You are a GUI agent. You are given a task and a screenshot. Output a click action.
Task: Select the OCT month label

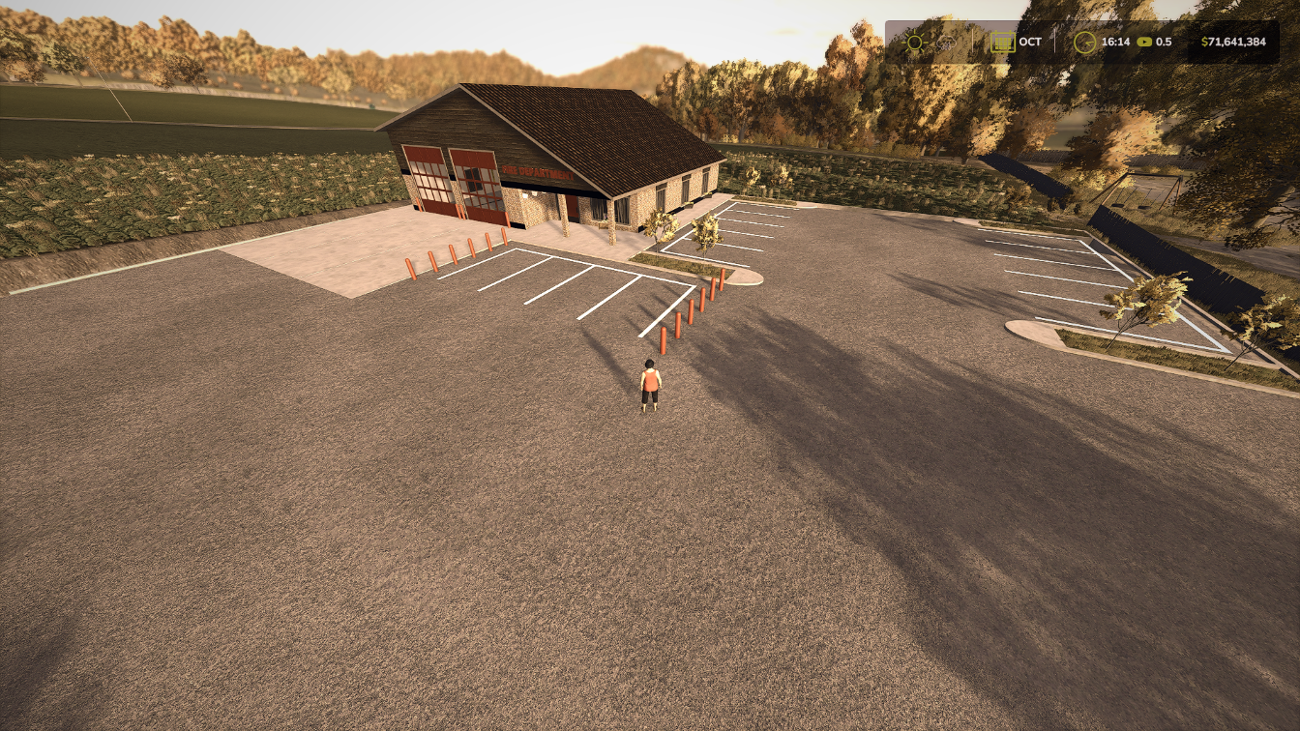pyautogui.click(x=1030, y=42)
